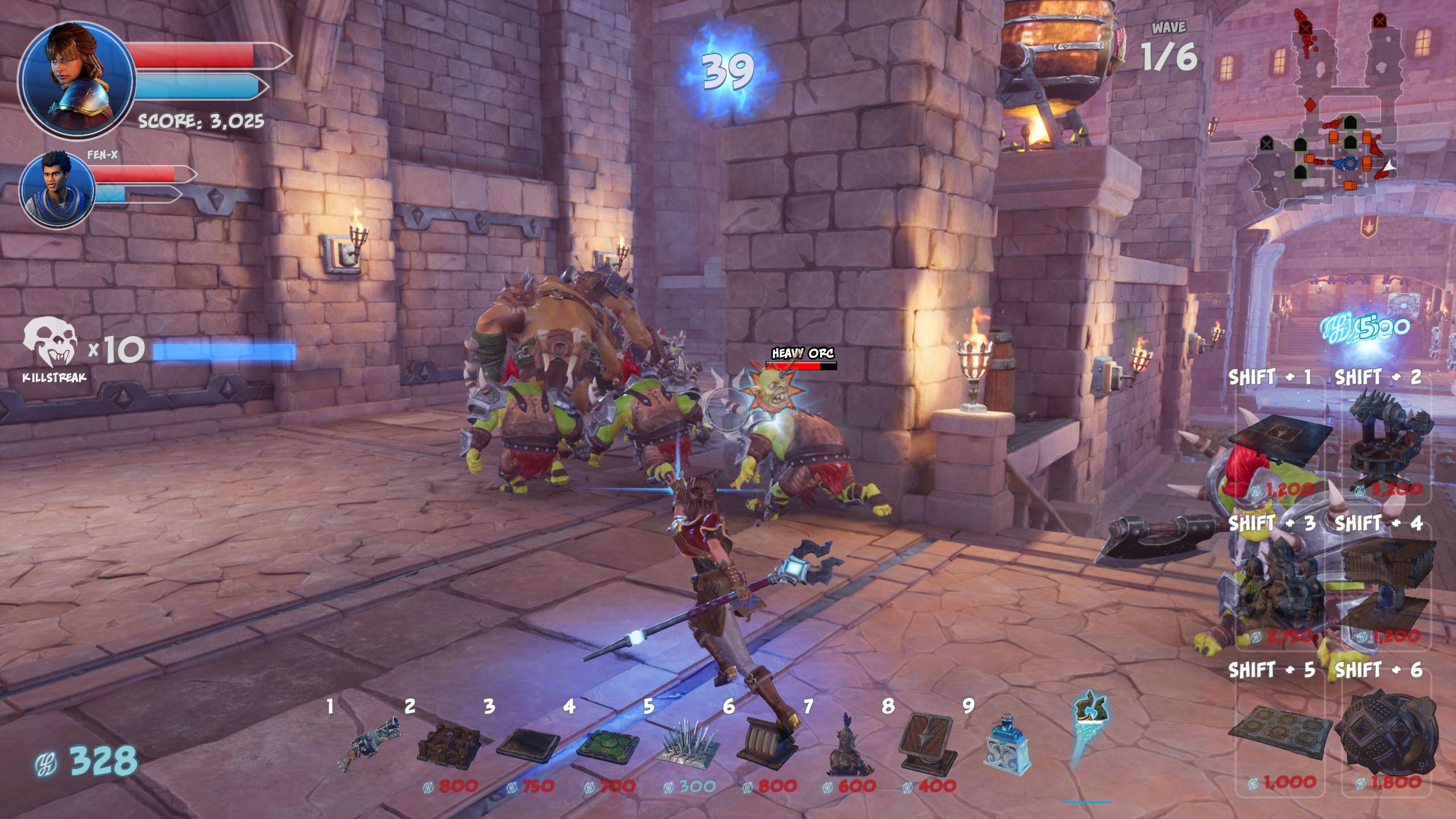Screen dimensions: 1456x819
Task: Click teammate Fen-X's portrait
Action: 57,188
